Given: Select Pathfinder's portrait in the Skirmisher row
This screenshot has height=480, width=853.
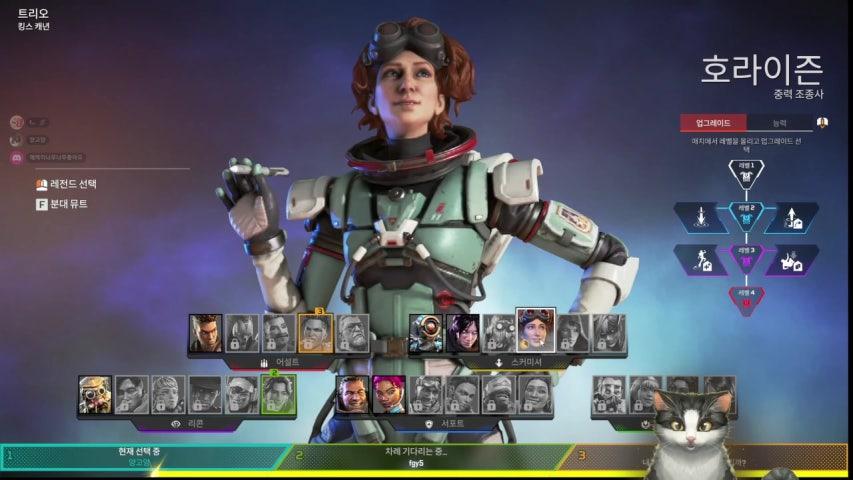Looking at the screenshot, I should click(426, 333).
